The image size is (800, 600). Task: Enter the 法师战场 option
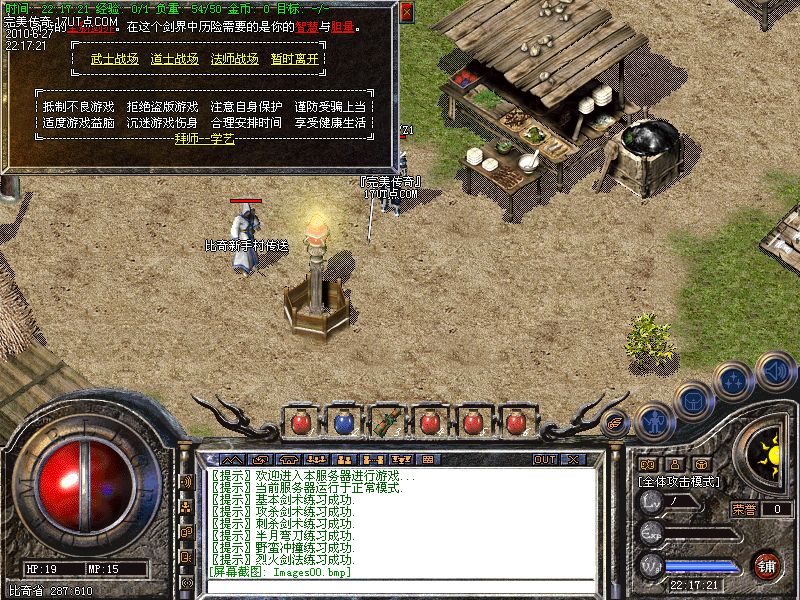tap(234, 59)
